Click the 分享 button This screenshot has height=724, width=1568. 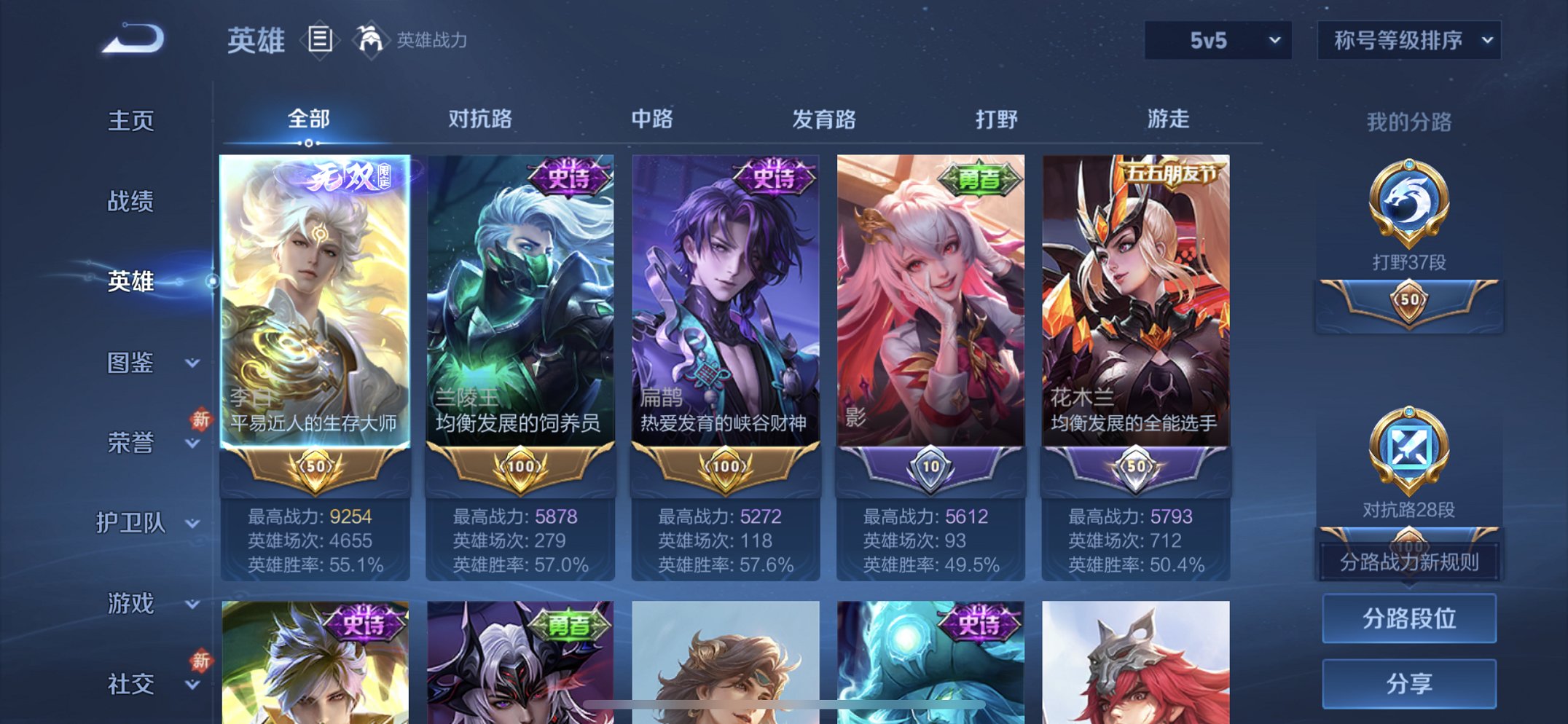tap(1409, 682)
